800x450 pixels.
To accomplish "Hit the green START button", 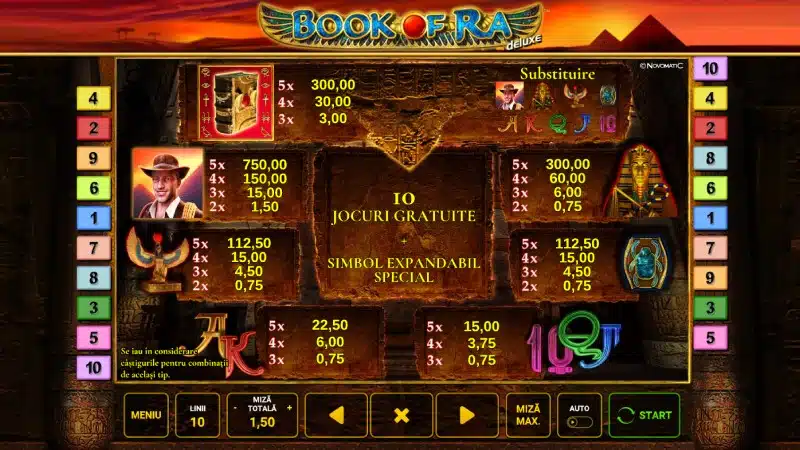I will coord(644,415).
